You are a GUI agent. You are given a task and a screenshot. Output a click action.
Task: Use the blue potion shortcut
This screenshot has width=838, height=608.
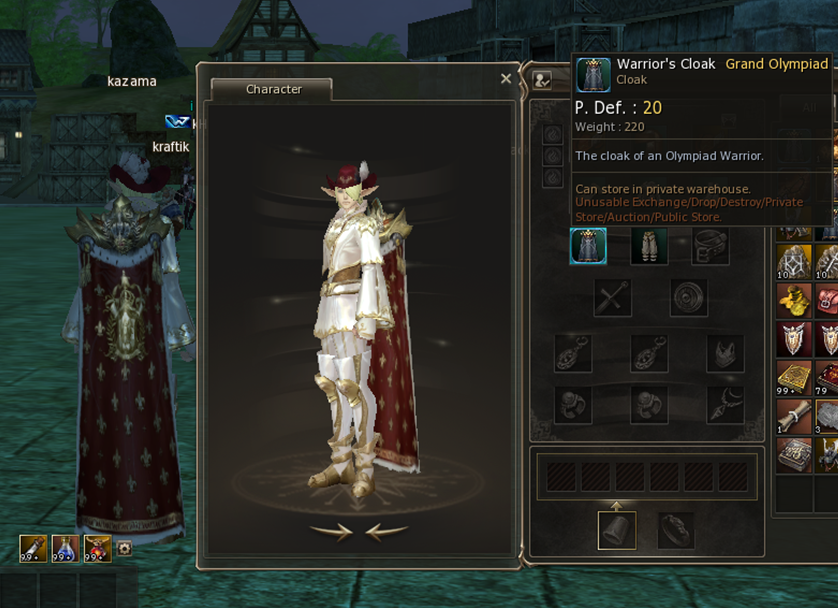65,548
